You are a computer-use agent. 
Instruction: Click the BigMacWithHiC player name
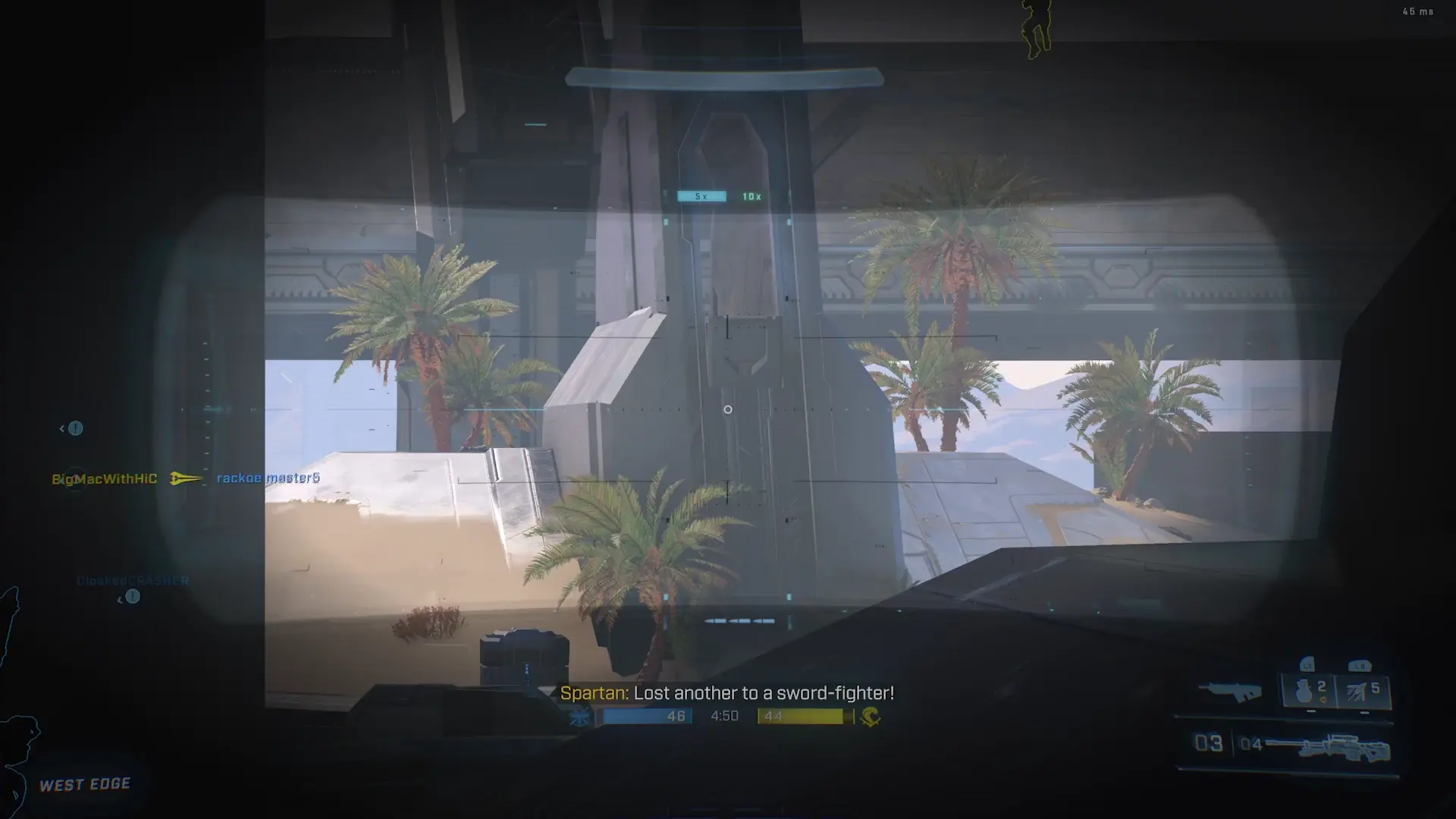point(104,479)
